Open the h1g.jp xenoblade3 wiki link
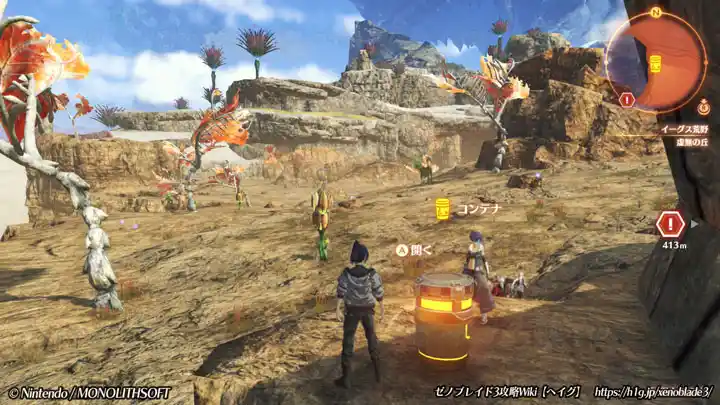 pyautogui.click(x=652, y=392)
